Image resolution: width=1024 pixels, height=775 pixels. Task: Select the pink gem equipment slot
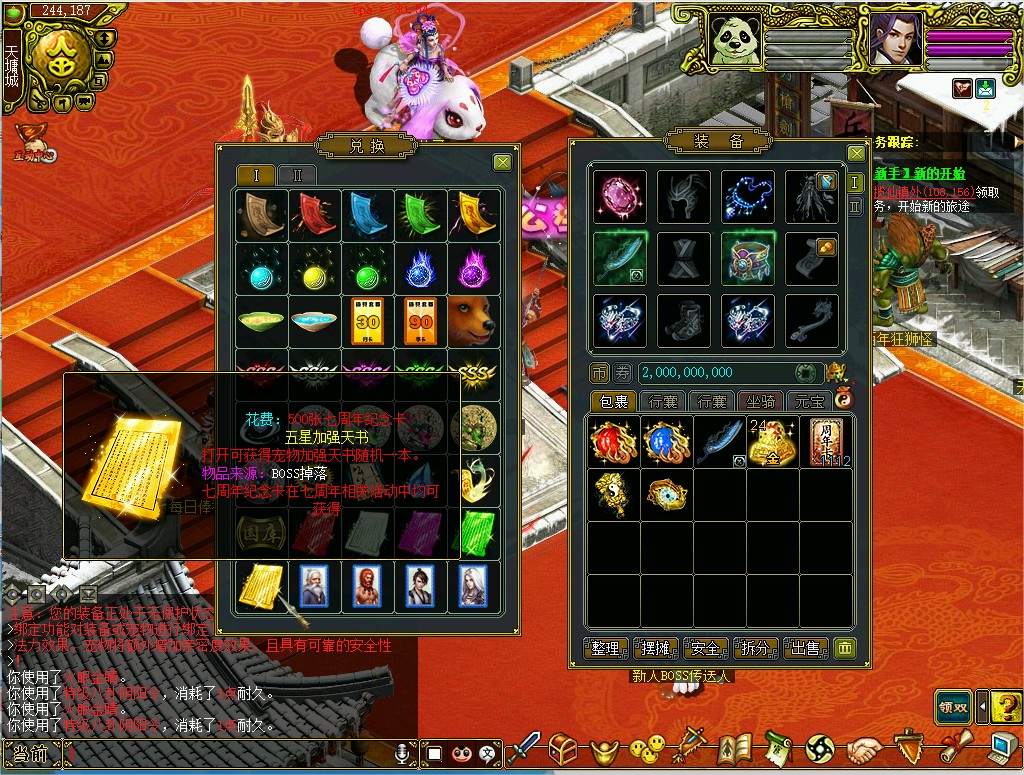(619, 196)
